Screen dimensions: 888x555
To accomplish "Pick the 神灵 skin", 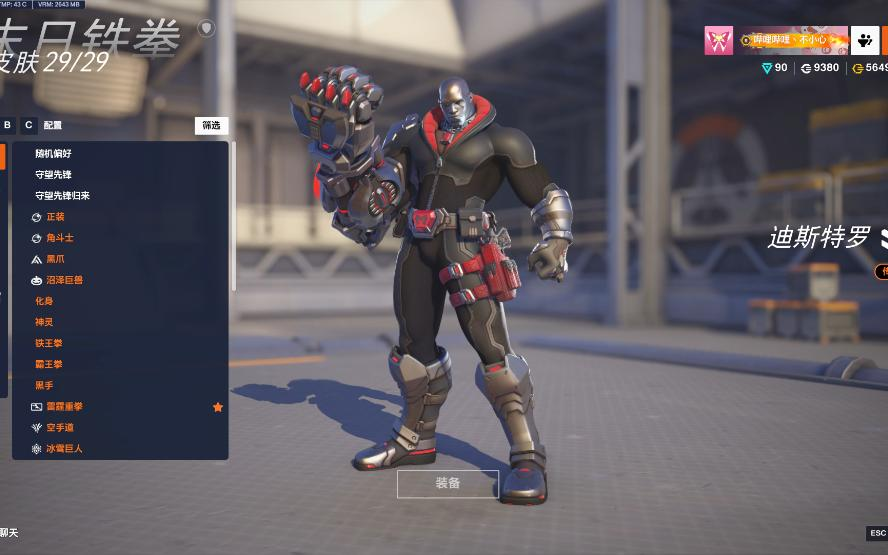I will point(44,322).
